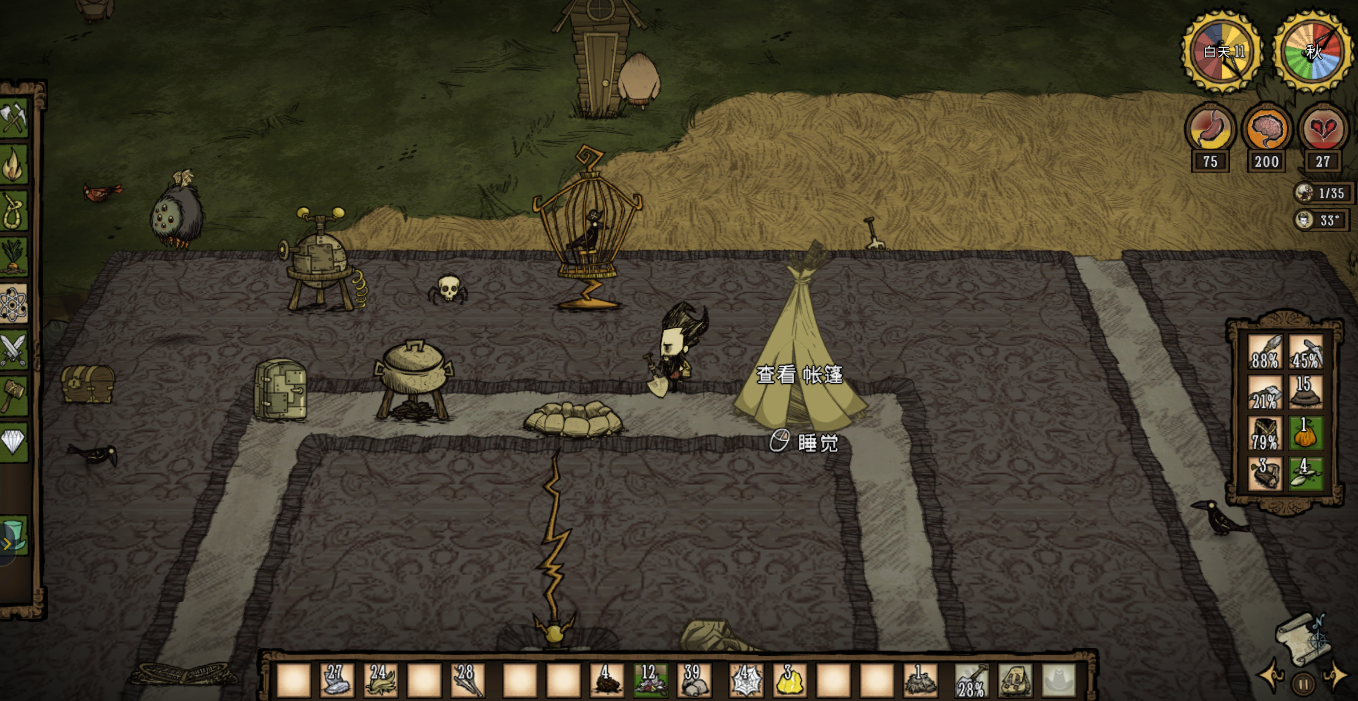Click the pause button
The image size is (1358, 701).
point(1303,685)
